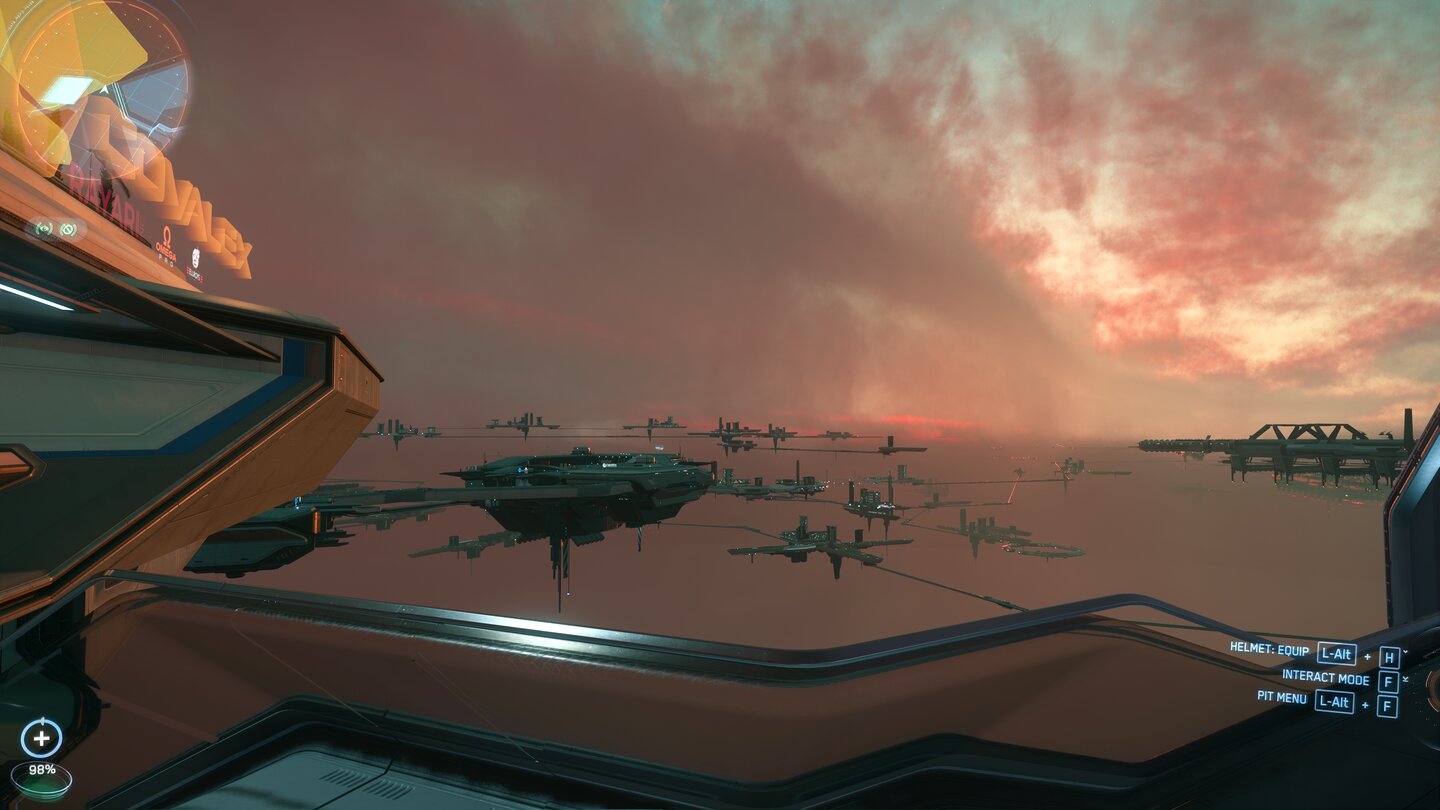Select the INTERACT MODE label text
The image size is (1440, 810).
point(1324,678)
